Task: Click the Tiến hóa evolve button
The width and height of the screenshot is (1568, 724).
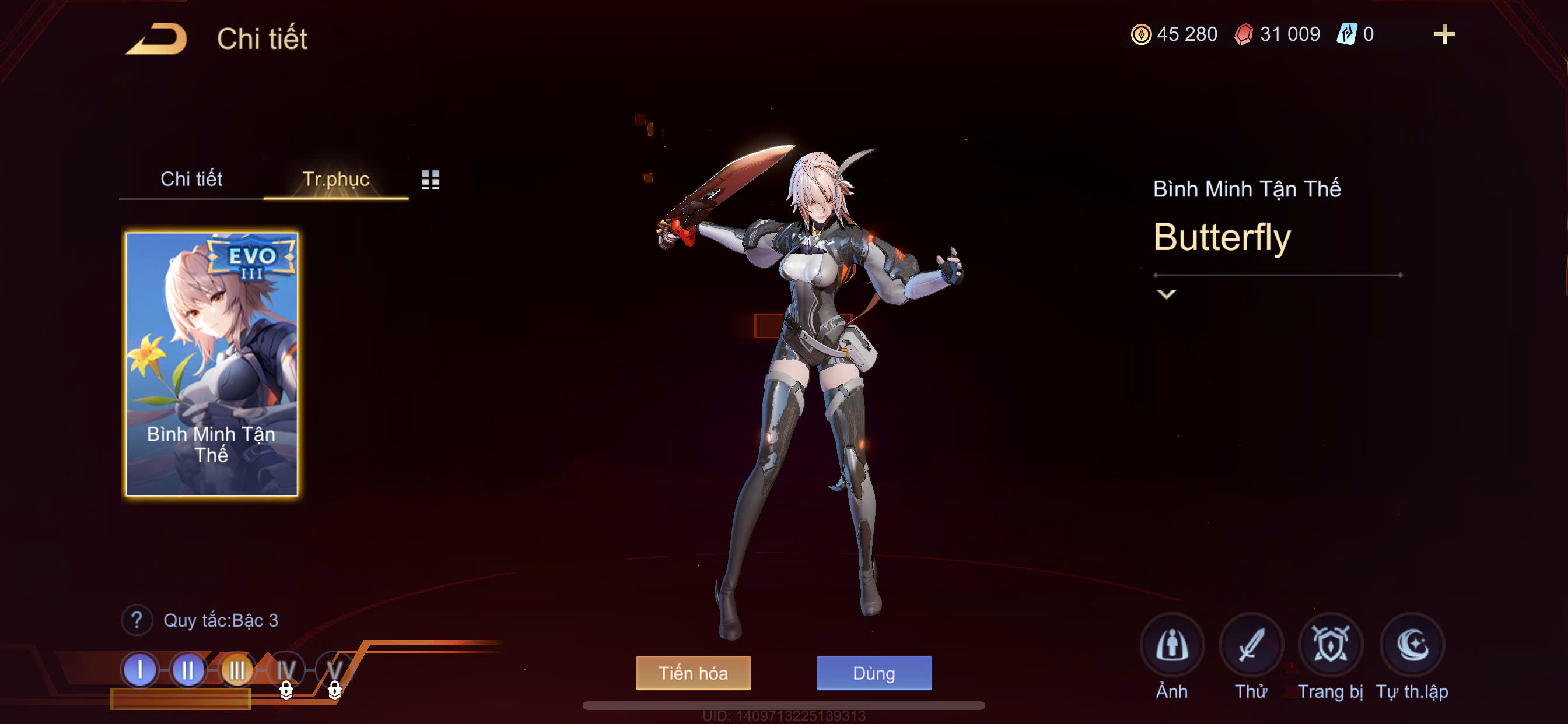Action: click(x=692, y=673)
